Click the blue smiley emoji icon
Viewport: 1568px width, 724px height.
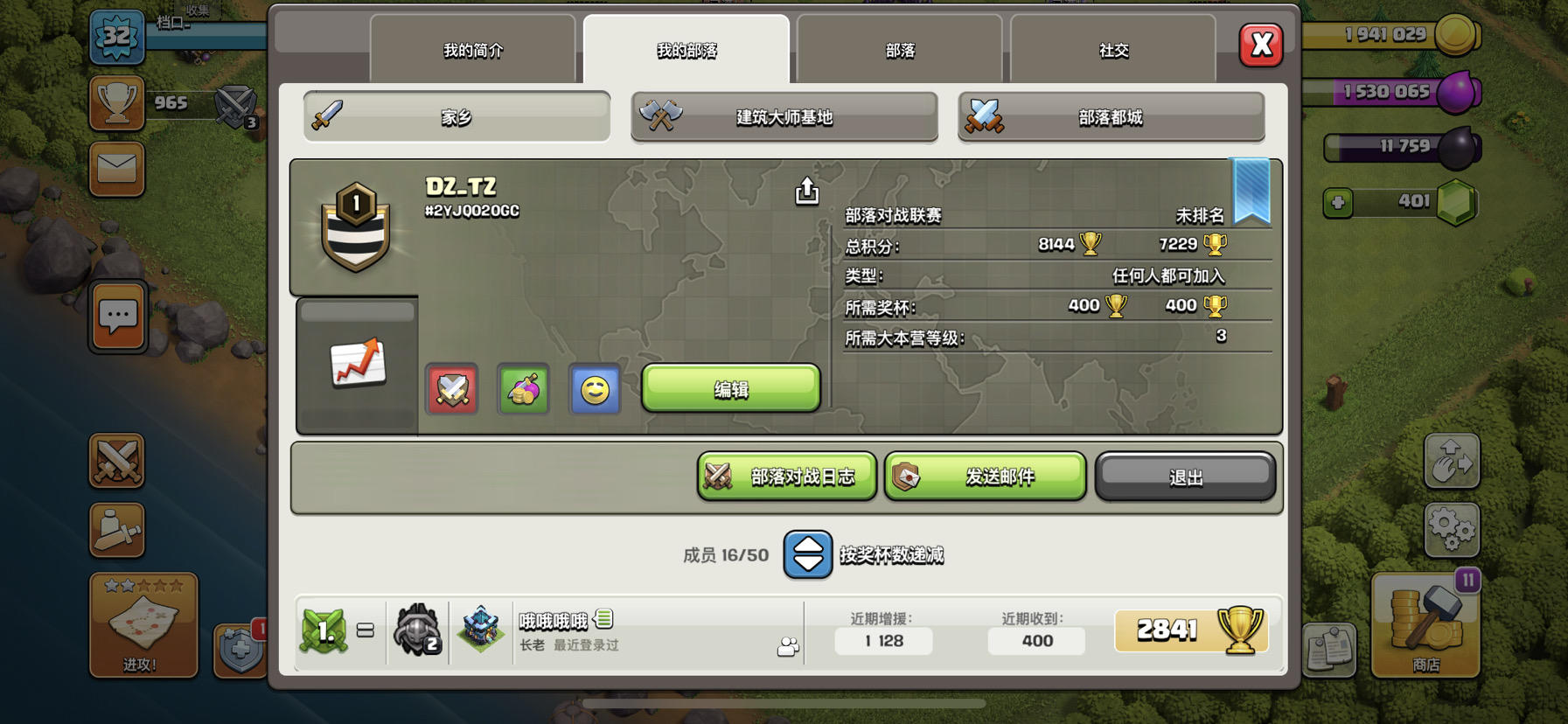[x=594, y=390]
